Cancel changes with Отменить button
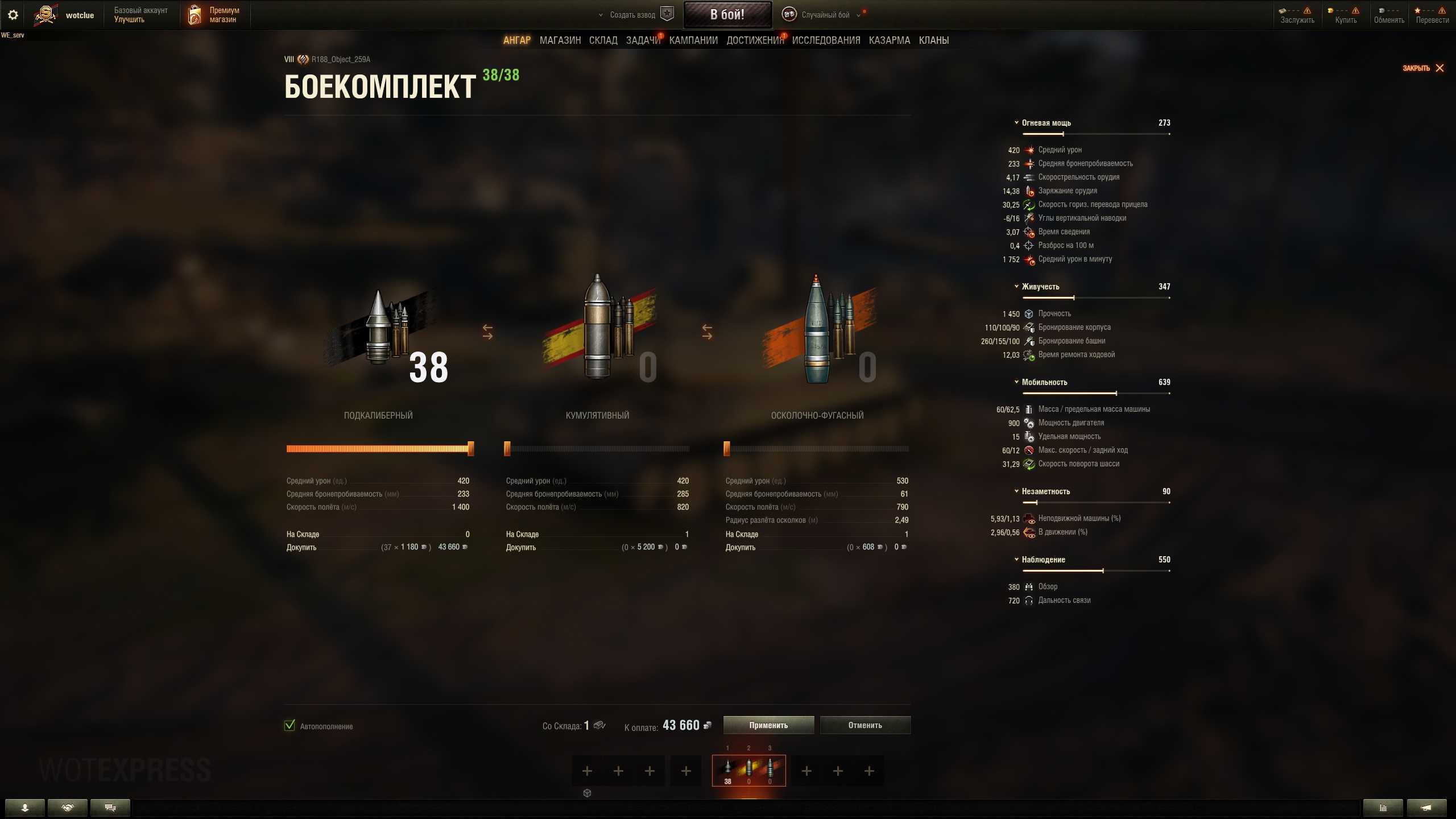The height and width of the screenshot is (819, 1456). (865, 725)
